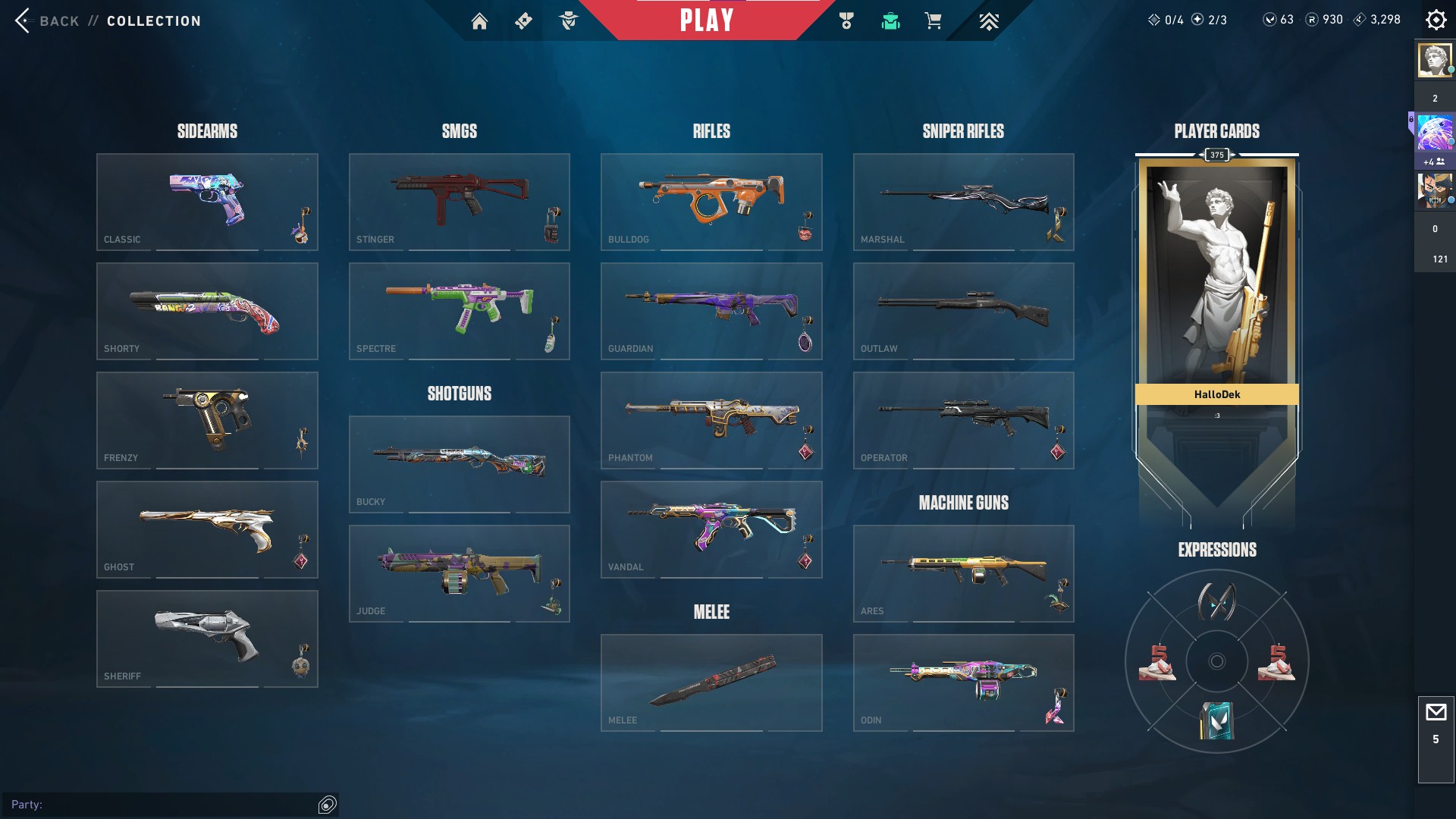Select the Marshal sniper slot
The width and height of the screenshot is (1456, 819).
point(963,202)
